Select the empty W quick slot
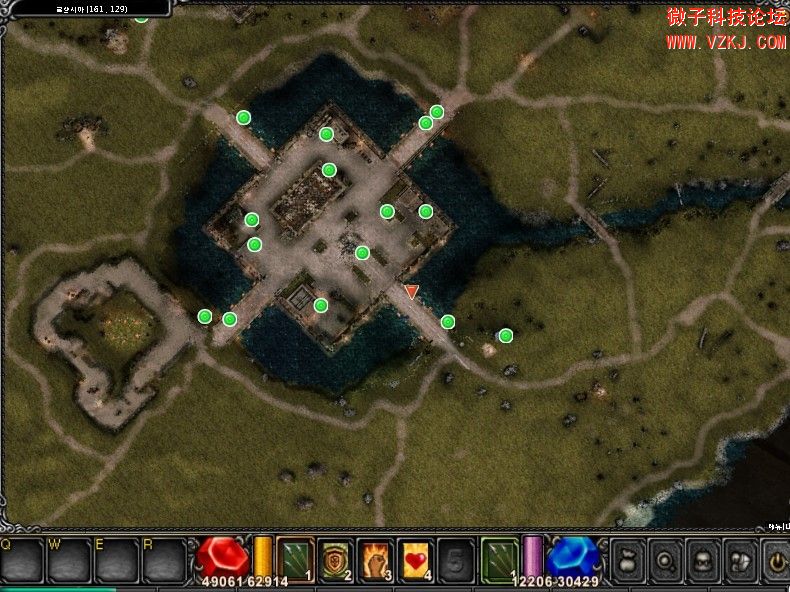Image resolution: width=790 pixels, height=592 pixels. (x=70, y=560)
